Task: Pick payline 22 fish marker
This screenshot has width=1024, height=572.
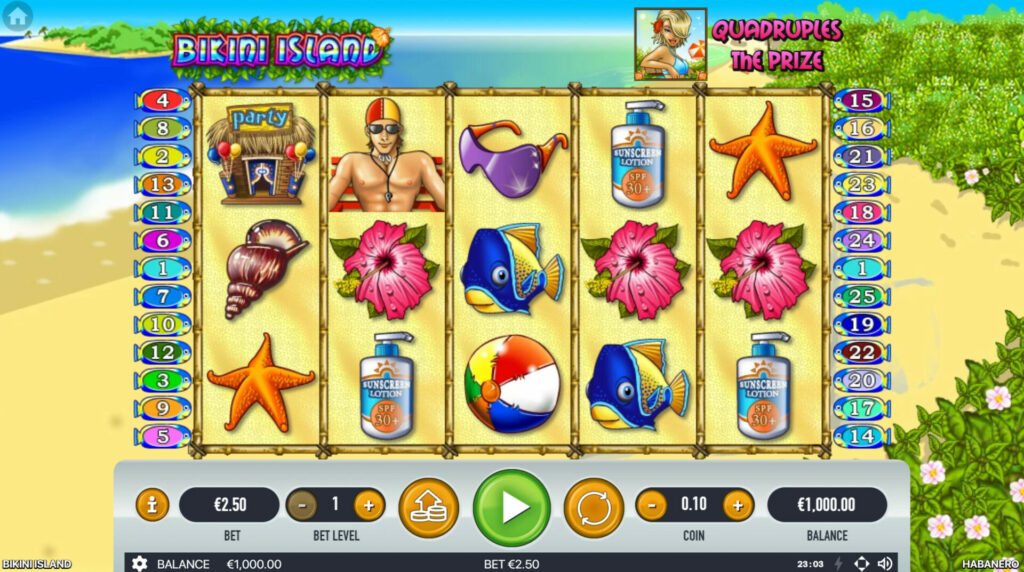Action: coord(861,352)
